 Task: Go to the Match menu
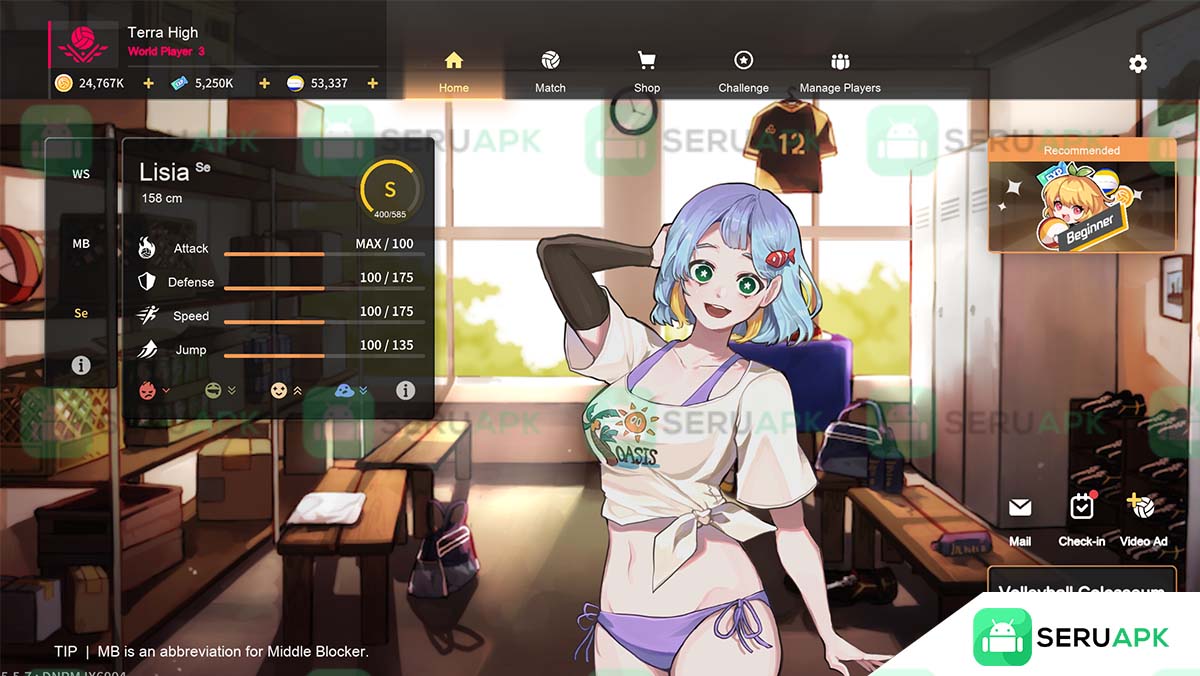tap(550, 72)
